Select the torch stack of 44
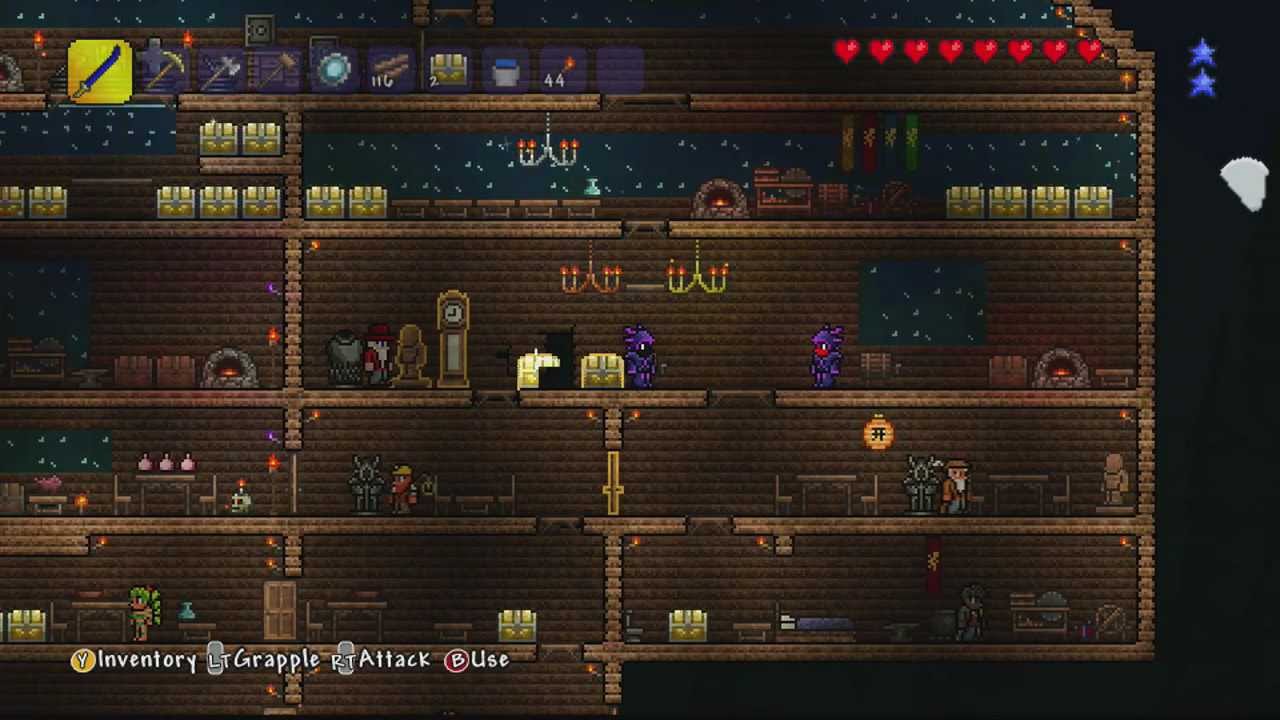The height and width of the screenshot is (720, 1280). [561, 70]
